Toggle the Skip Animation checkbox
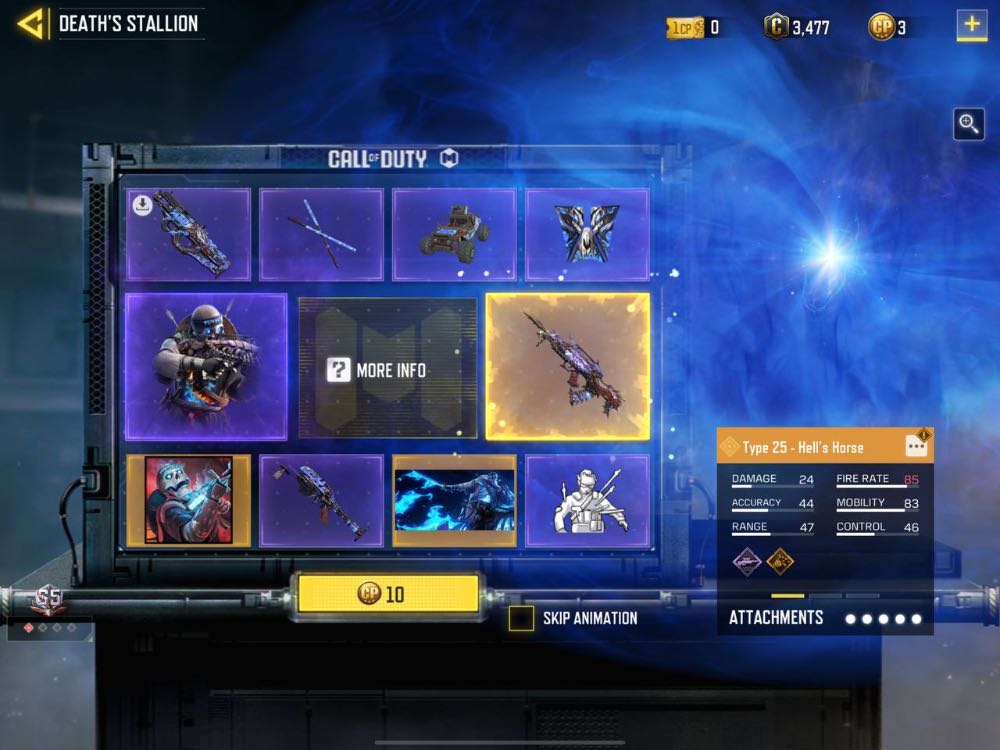Viewport: 1000px width, 750px height. (x=521, y=618)
